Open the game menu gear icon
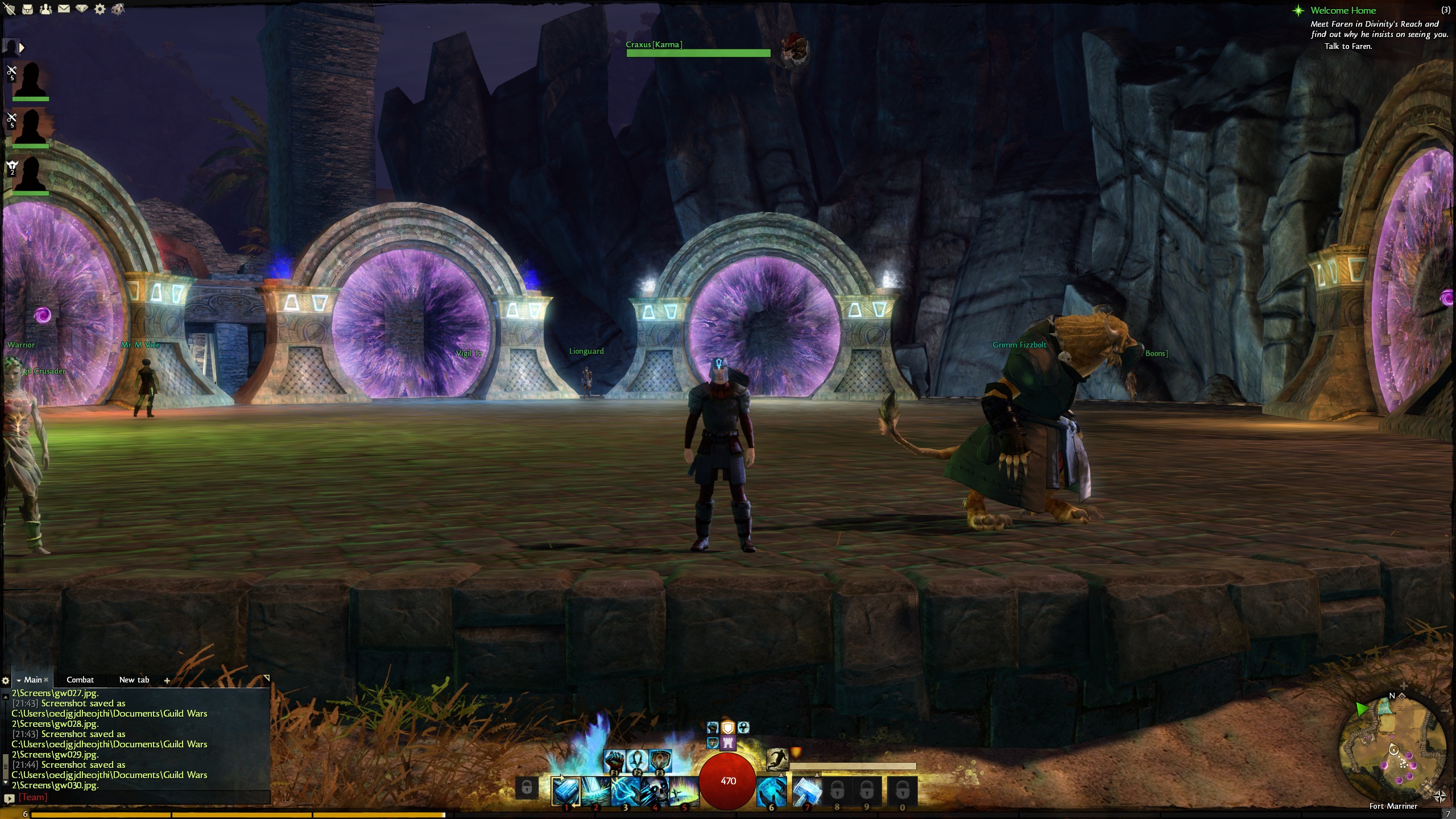Image resolution: width=1456 pixels, height=819 pixels. pos(100,9)
